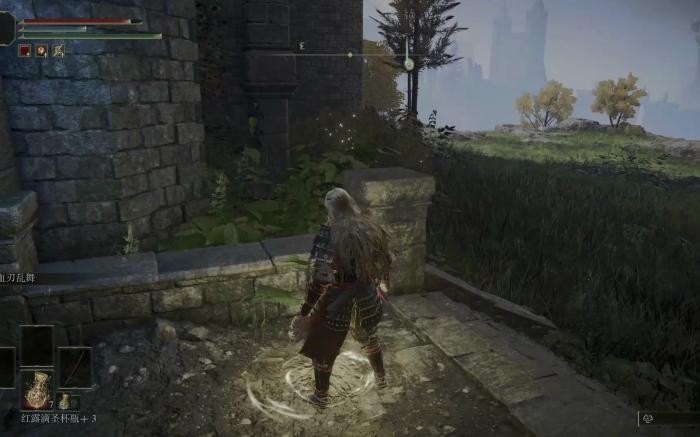Click the small next-item flask icon

tap(64, 401)
